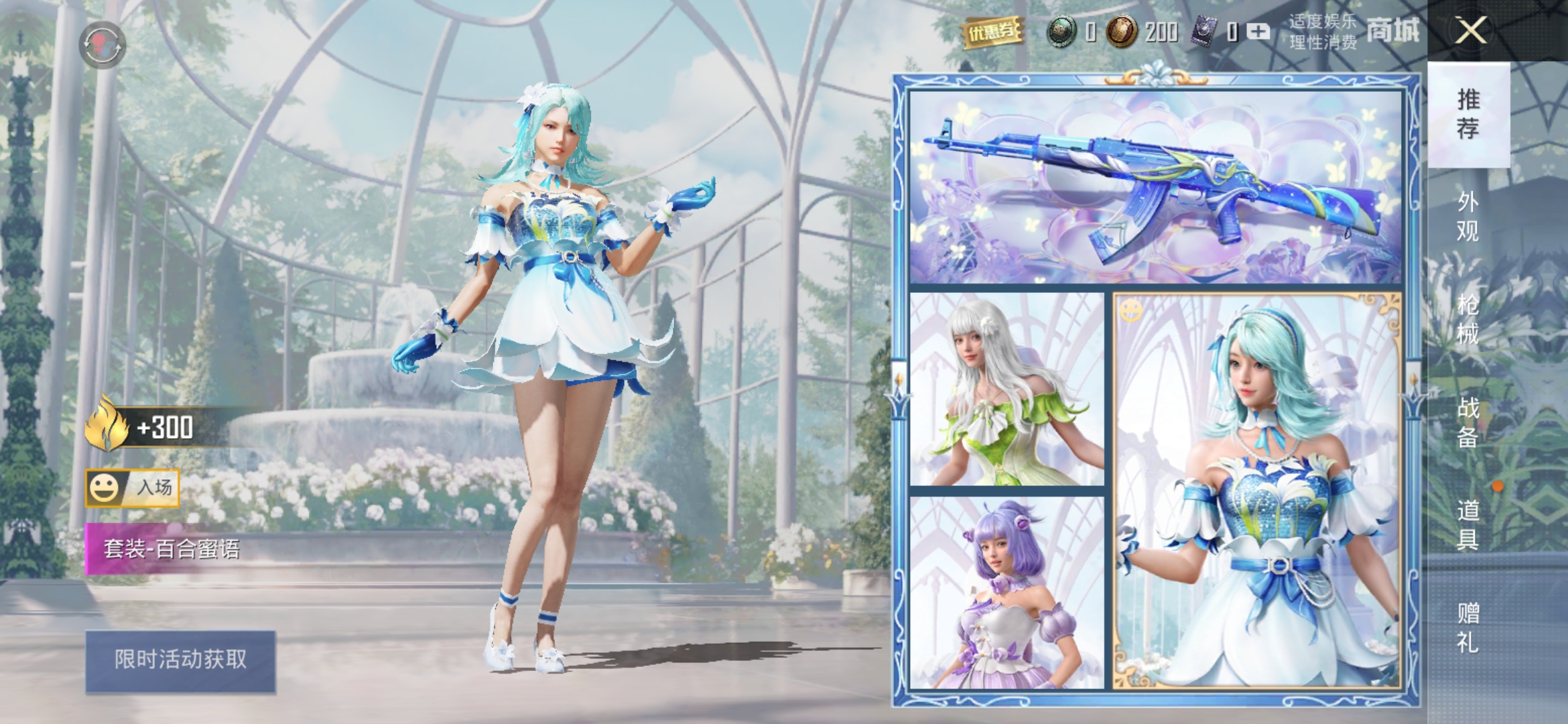
Task: Tap the 套装-百合蜜语 outfit name label
Action: point(172,549)
